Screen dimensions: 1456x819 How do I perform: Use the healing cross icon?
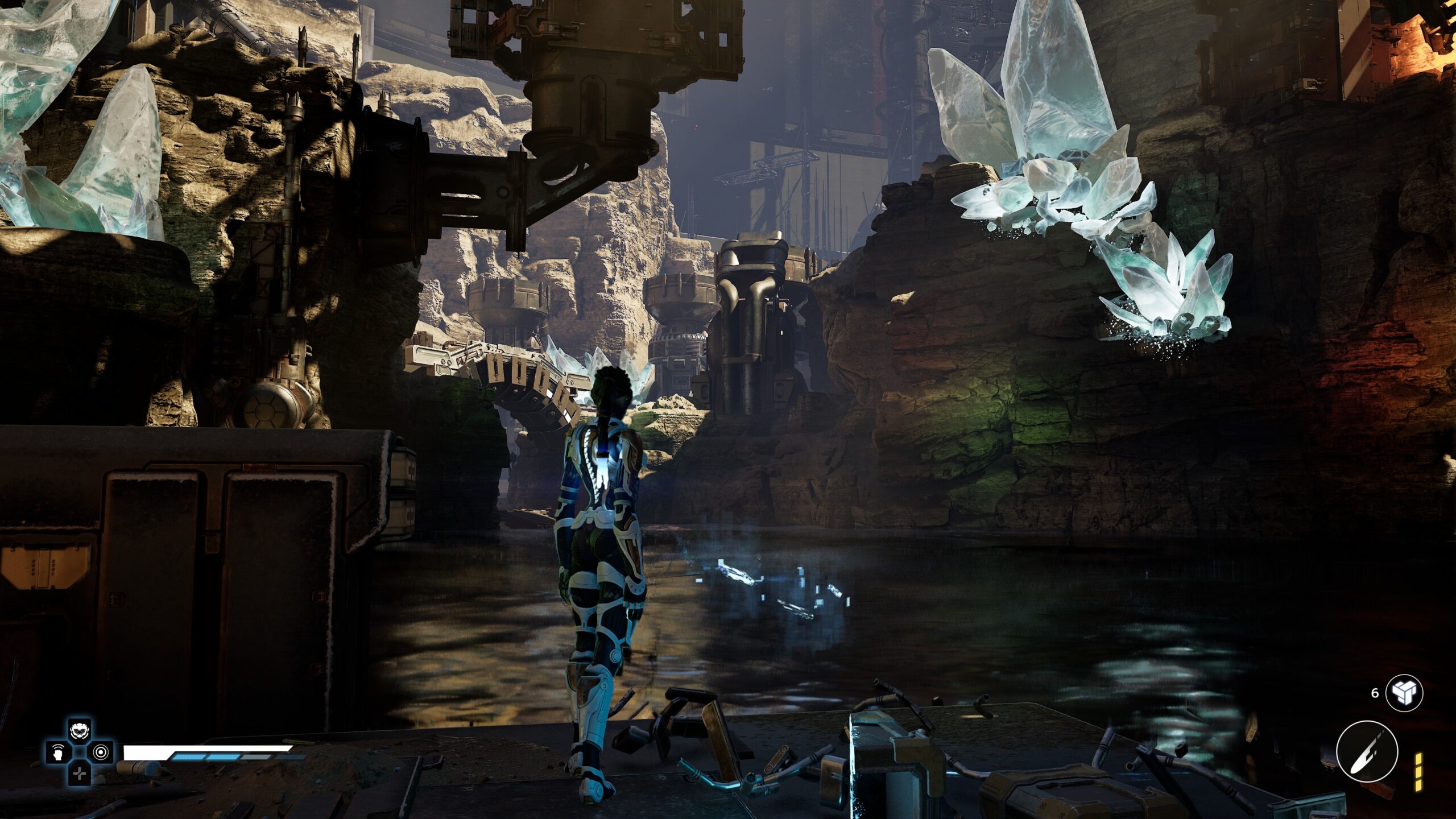point(80,774)
